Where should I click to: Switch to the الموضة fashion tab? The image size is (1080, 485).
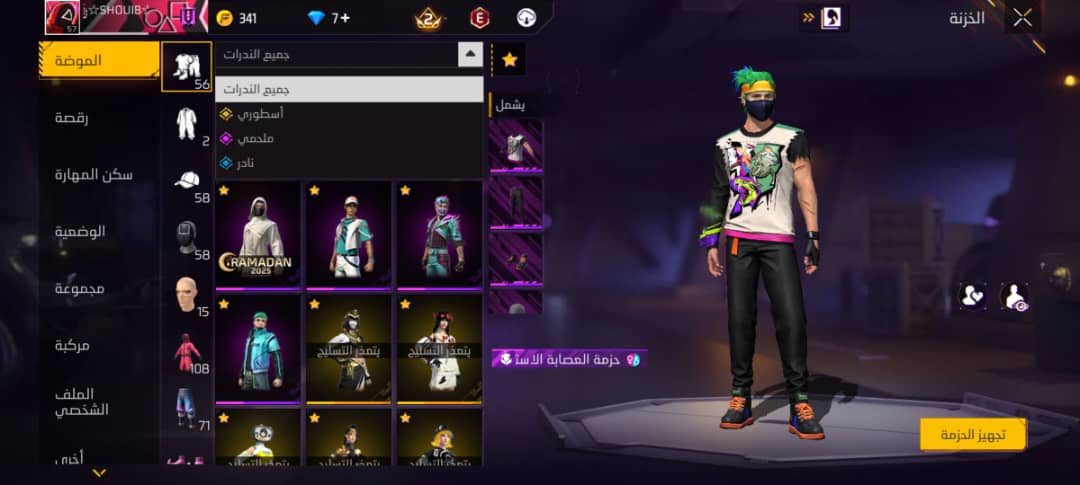[99, 61]
